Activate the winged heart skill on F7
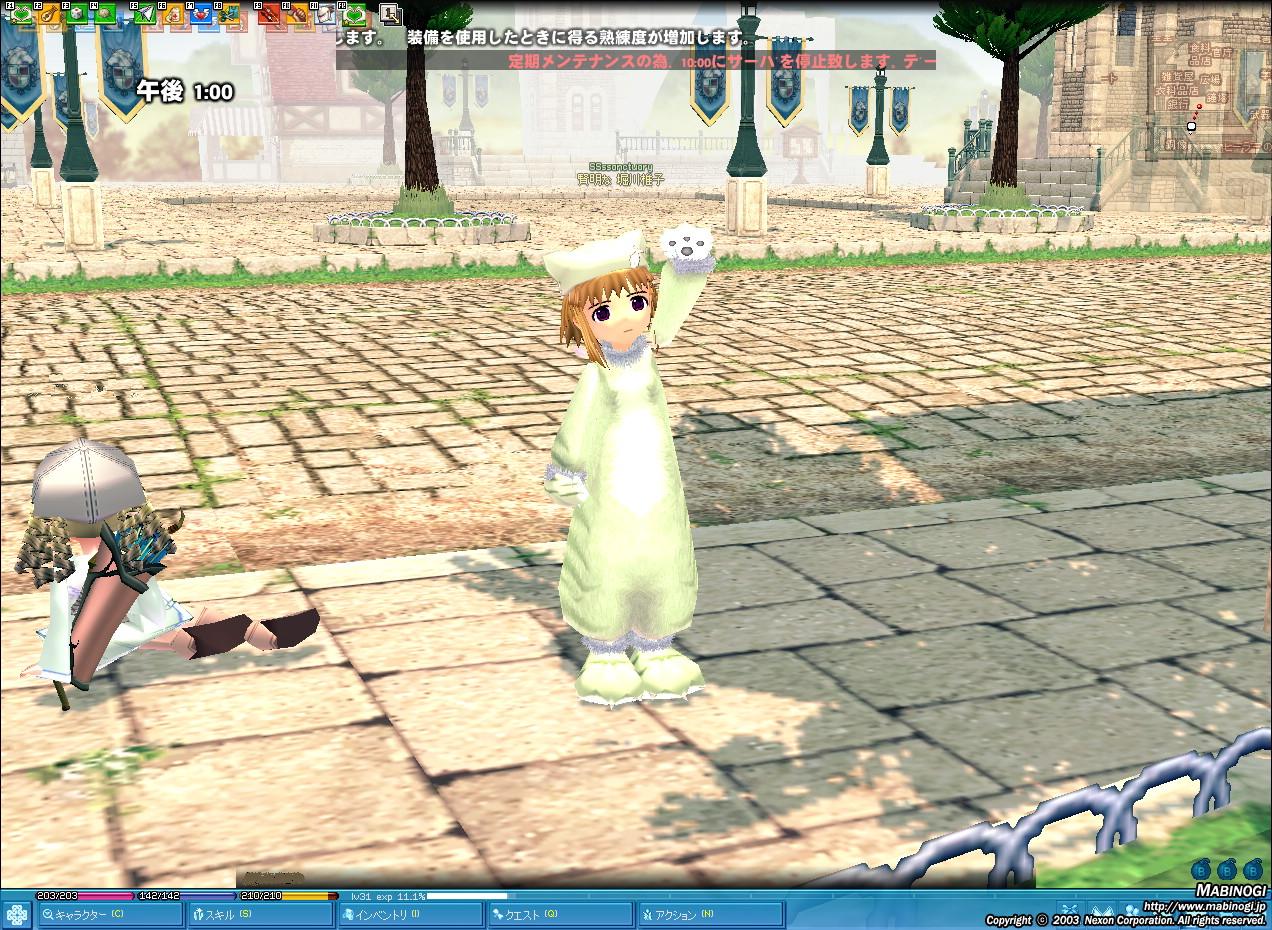The image size is (1272, 930). [201, 13]
